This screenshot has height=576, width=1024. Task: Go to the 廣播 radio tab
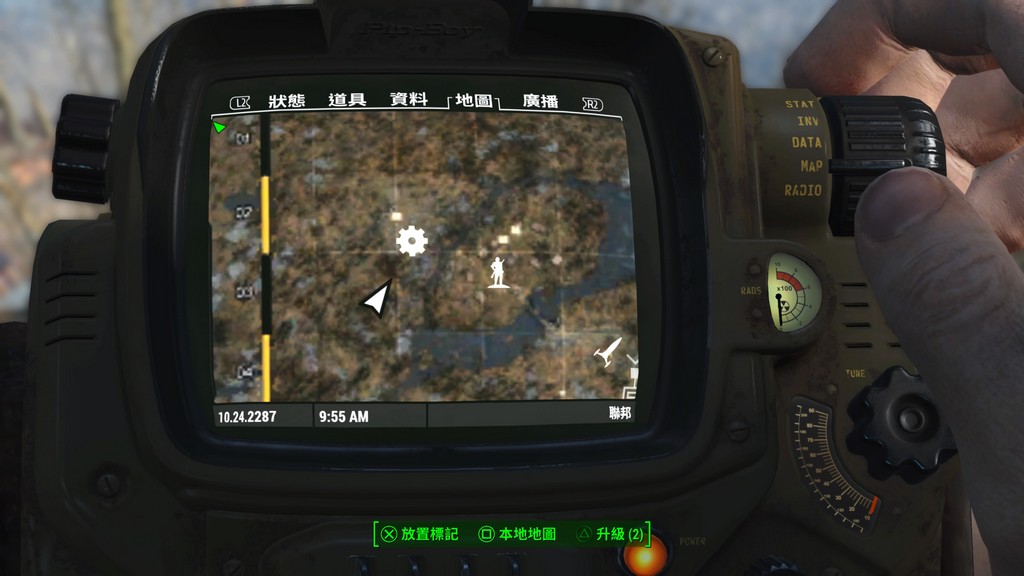[x=540, y=101]
